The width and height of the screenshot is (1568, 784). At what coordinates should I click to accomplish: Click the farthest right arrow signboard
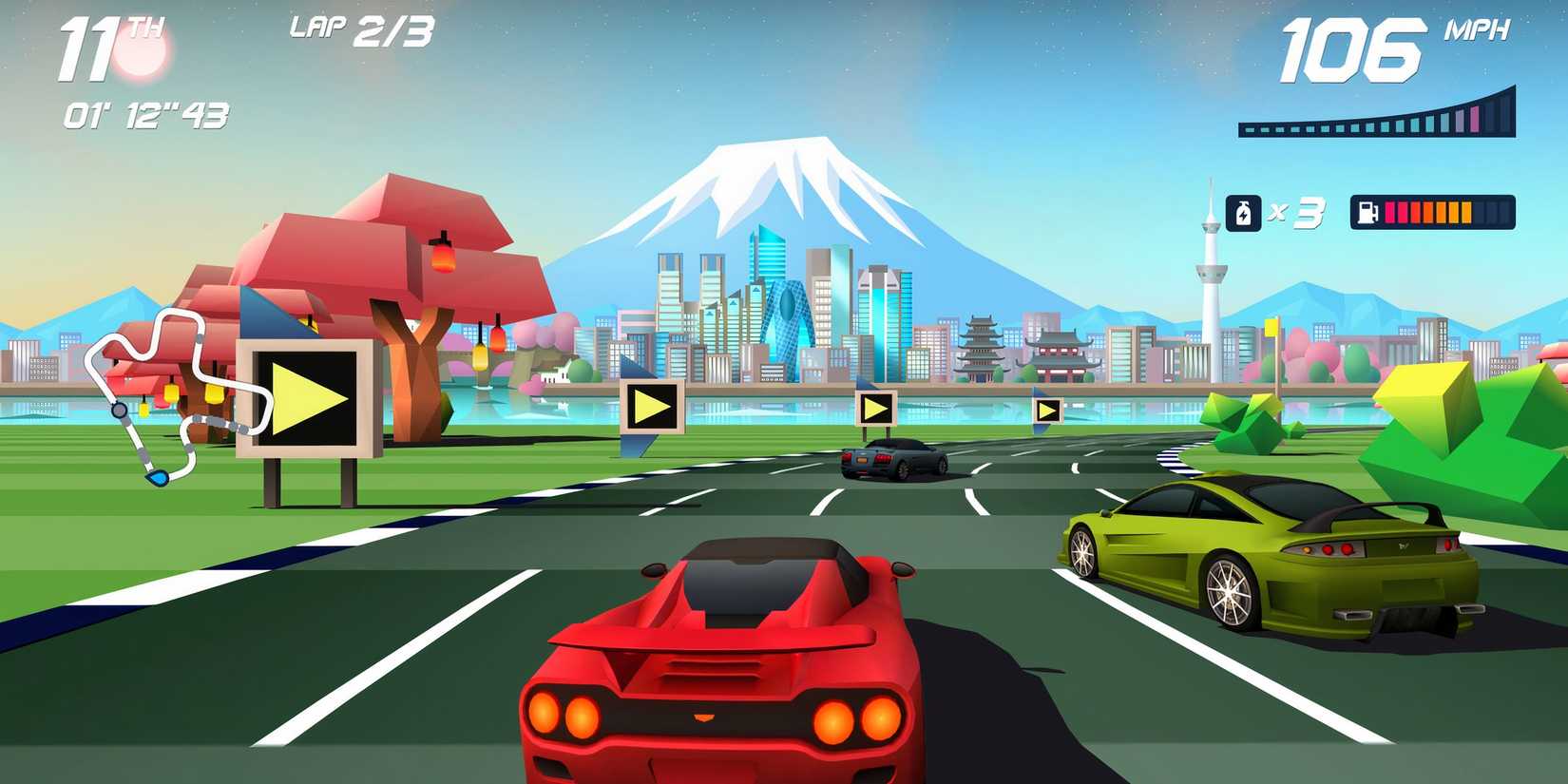[x=1049, y=409]
